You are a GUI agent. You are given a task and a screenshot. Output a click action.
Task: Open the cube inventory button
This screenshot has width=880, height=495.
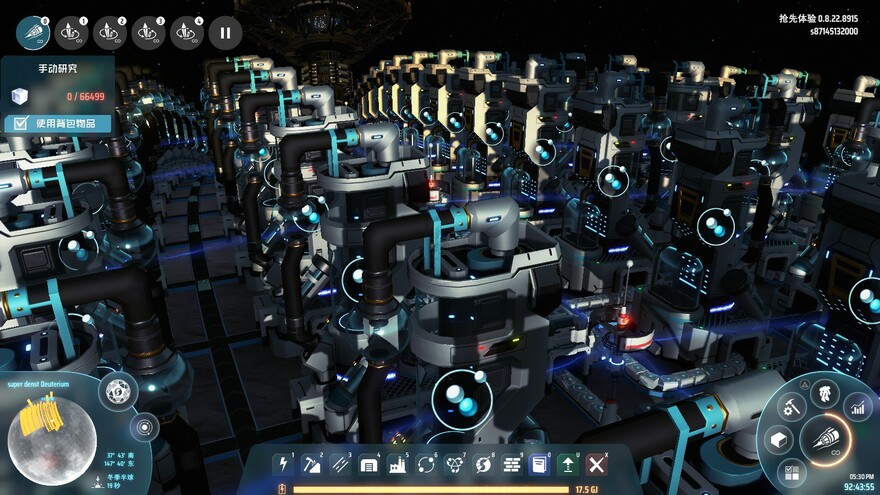pyautogui.click(x=781, y=440)
